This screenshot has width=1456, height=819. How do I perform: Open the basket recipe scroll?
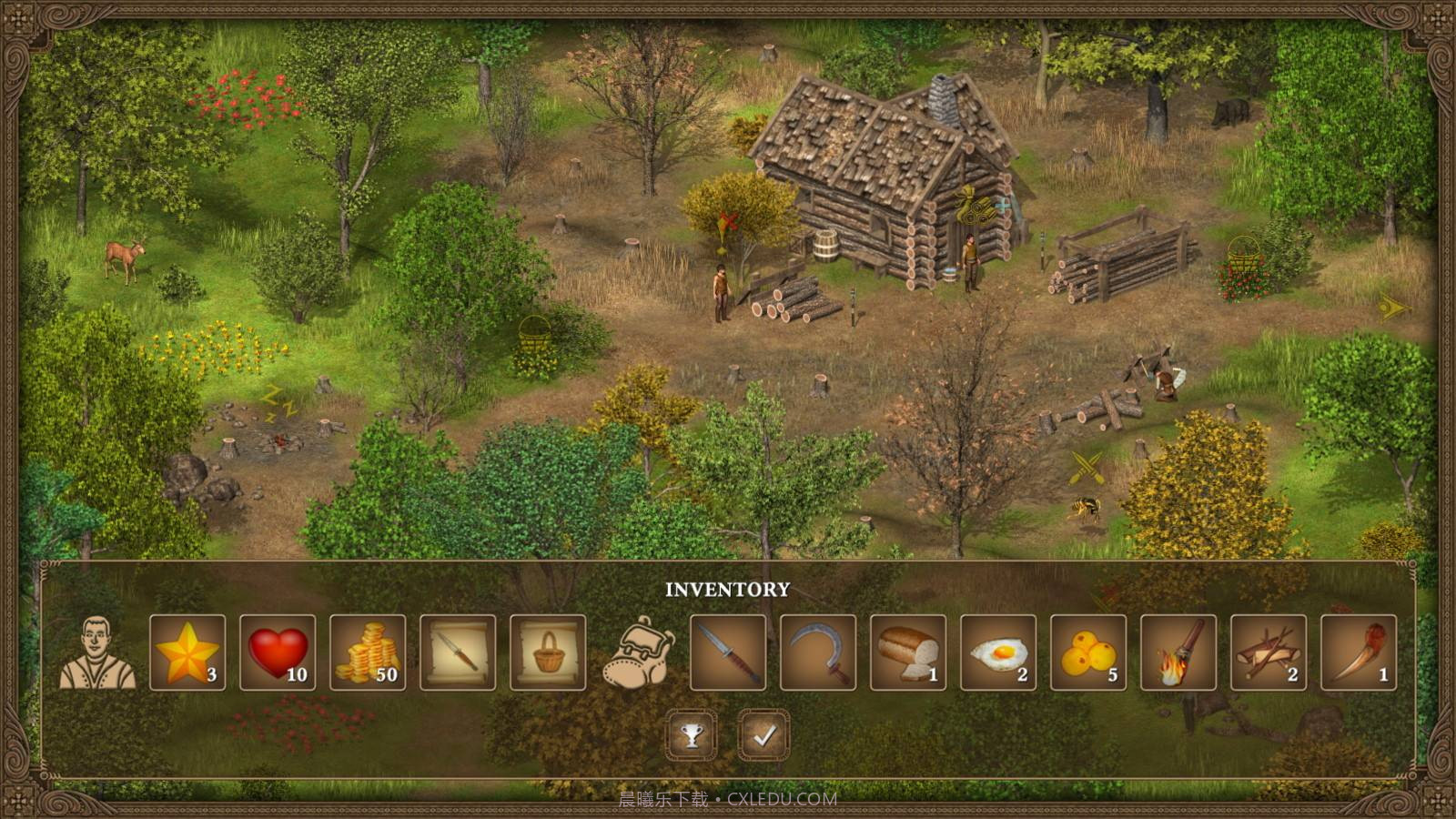tap(548, 652)
